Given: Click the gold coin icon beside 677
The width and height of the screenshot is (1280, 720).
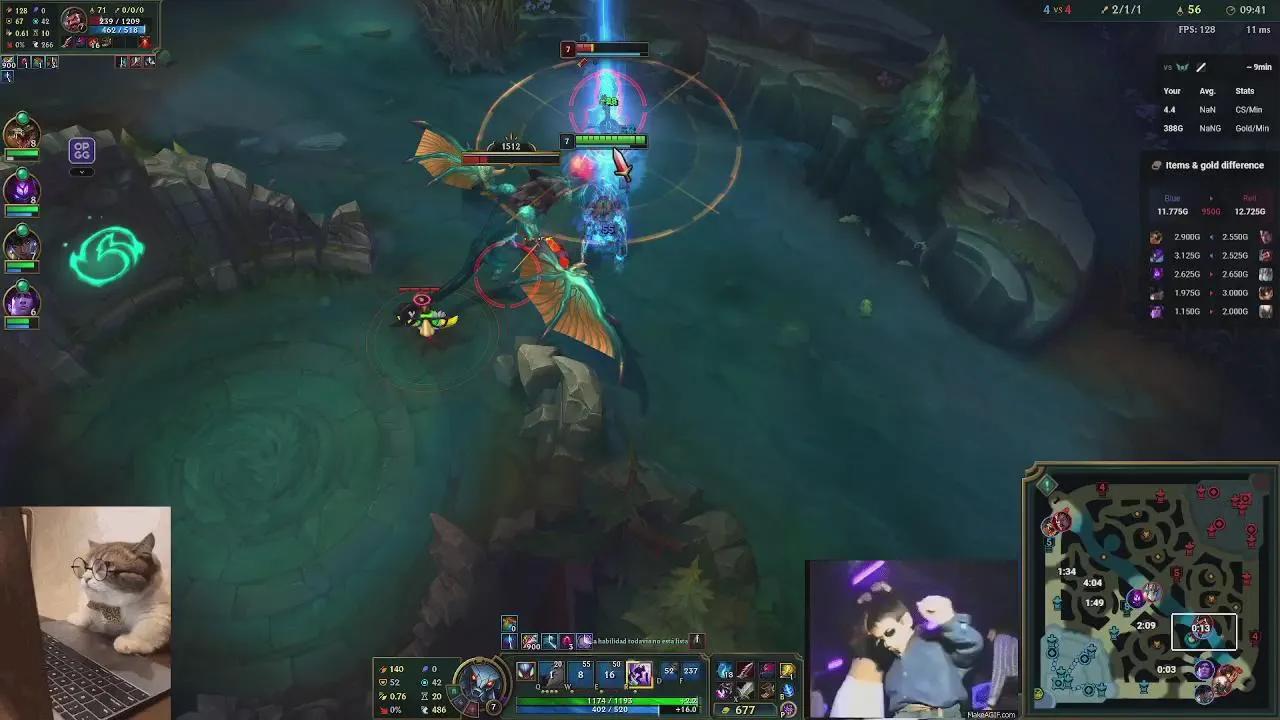Looking at the screenshot, I should [x=725, y=709].
